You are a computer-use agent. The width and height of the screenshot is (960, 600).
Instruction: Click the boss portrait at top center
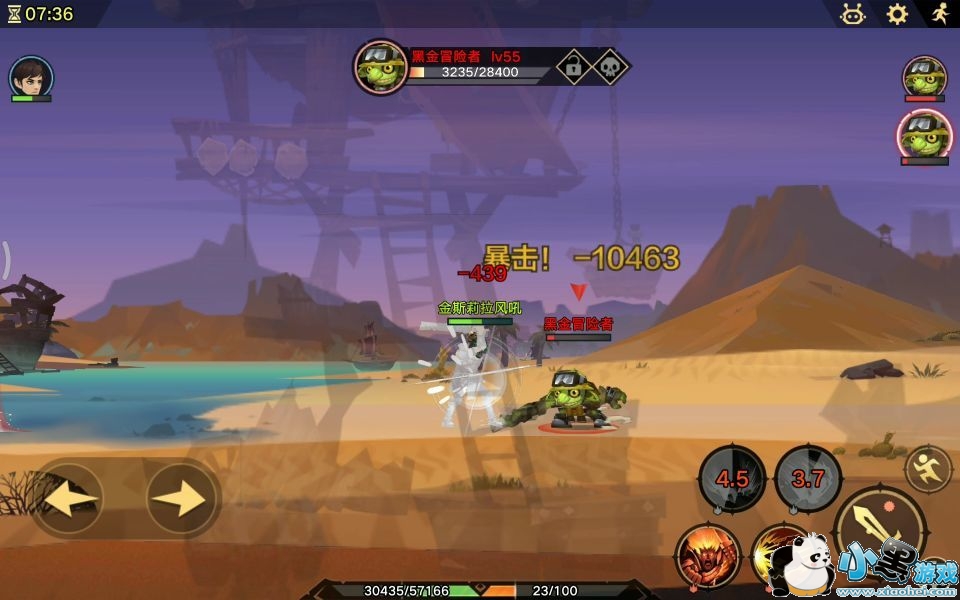coord(380,67)
